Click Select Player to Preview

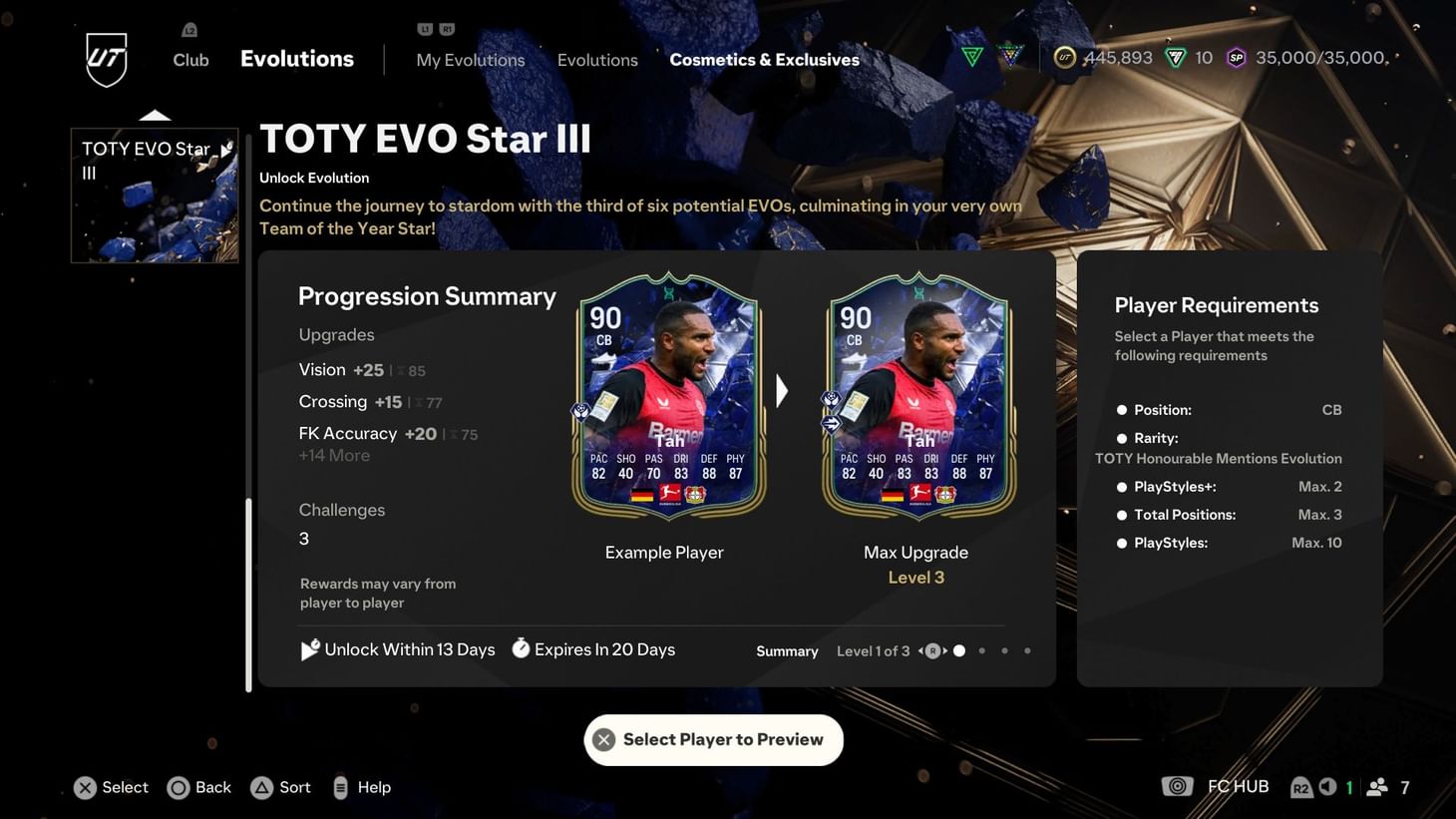pyautogui.click(x=713, y=739)
